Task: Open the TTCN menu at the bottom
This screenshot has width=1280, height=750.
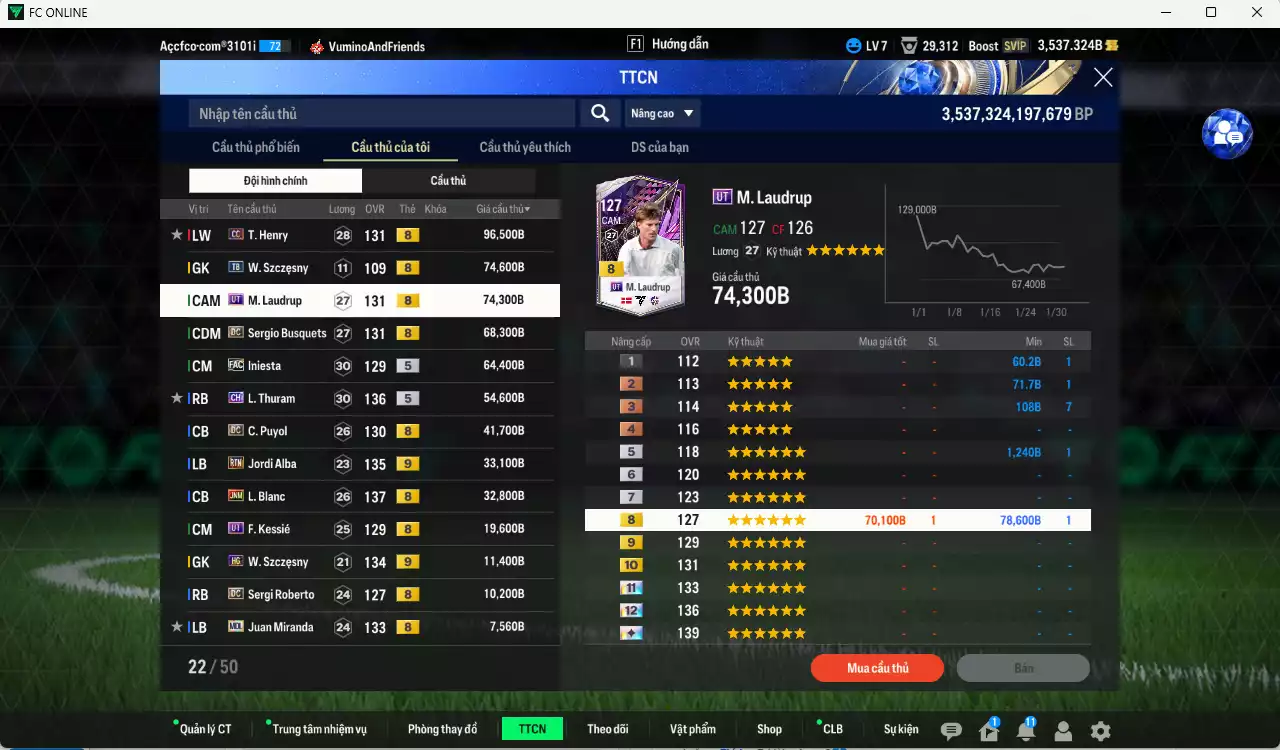Action: coord(532,729)
